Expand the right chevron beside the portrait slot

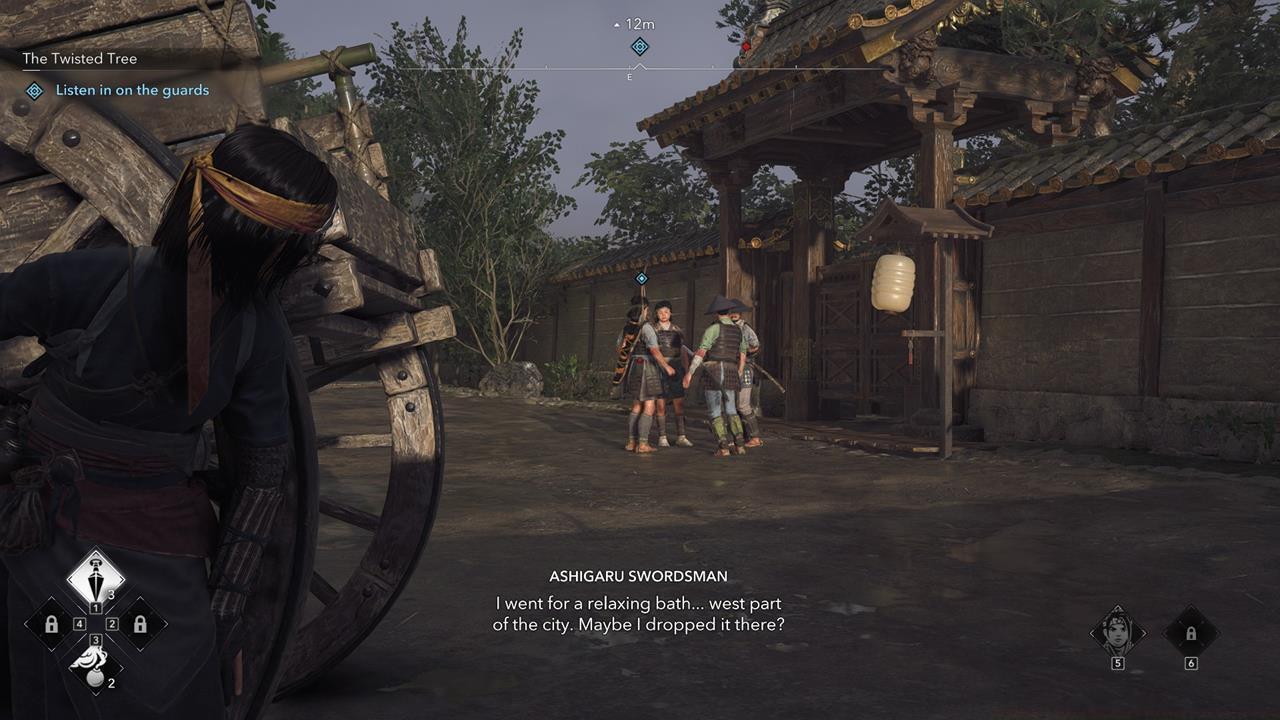click(1144, 633)
